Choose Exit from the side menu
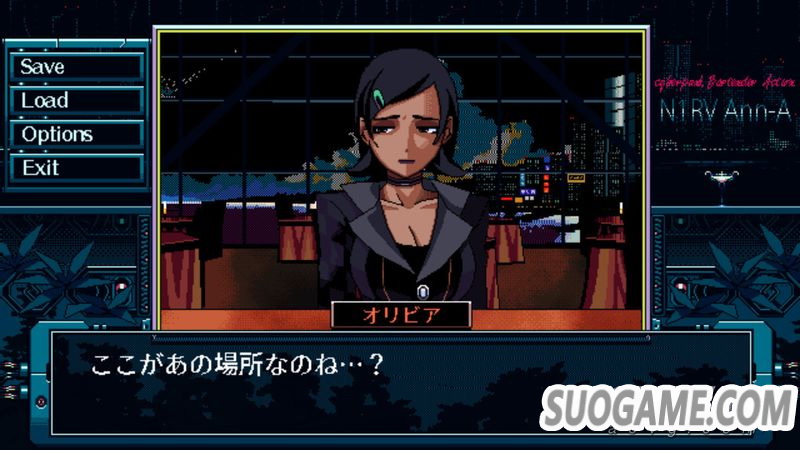The height and width of the screenshot is (450, 800). coord(76,167)
